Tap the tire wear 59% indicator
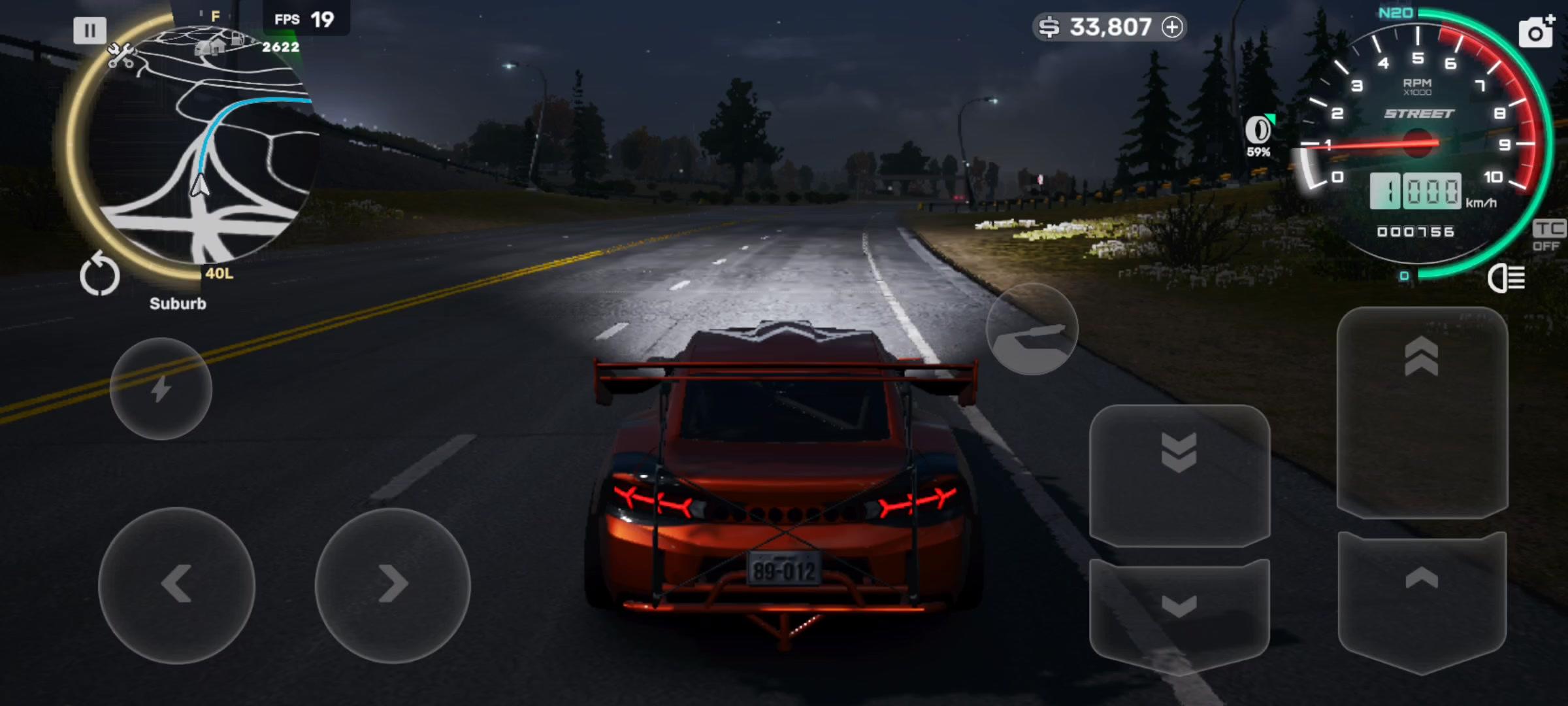 tap(1258, 135)
